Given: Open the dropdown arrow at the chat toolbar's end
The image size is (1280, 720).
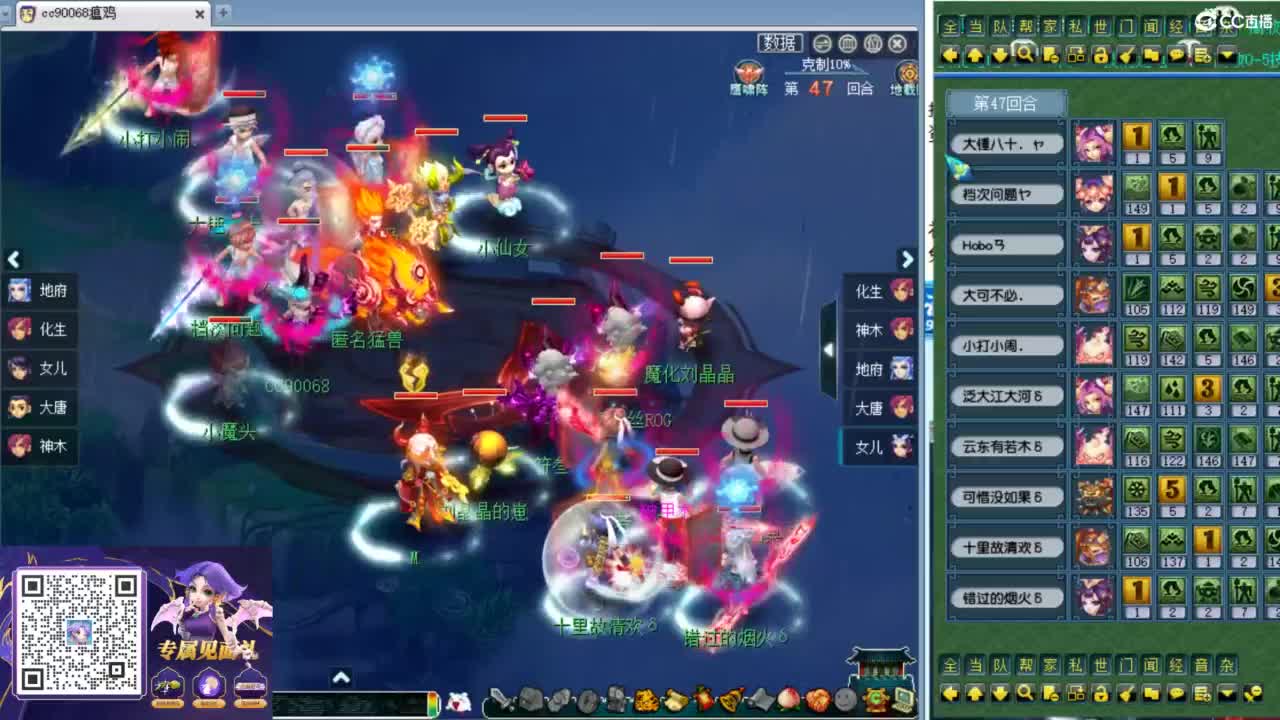Looking at the screenshot, I should point(1227,56).
